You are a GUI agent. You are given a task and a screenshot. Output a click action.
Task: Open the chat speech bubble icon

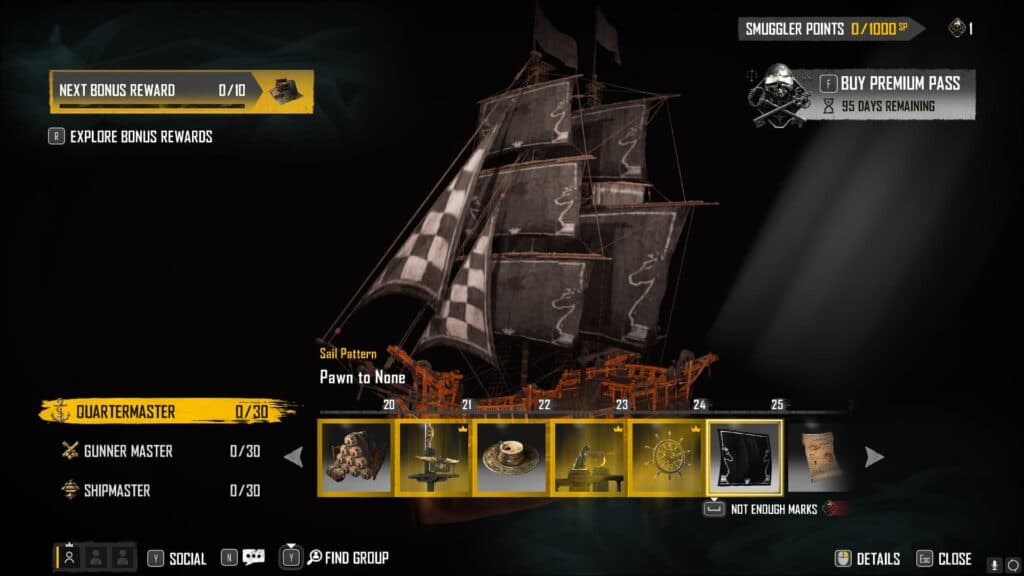point(253,558)
